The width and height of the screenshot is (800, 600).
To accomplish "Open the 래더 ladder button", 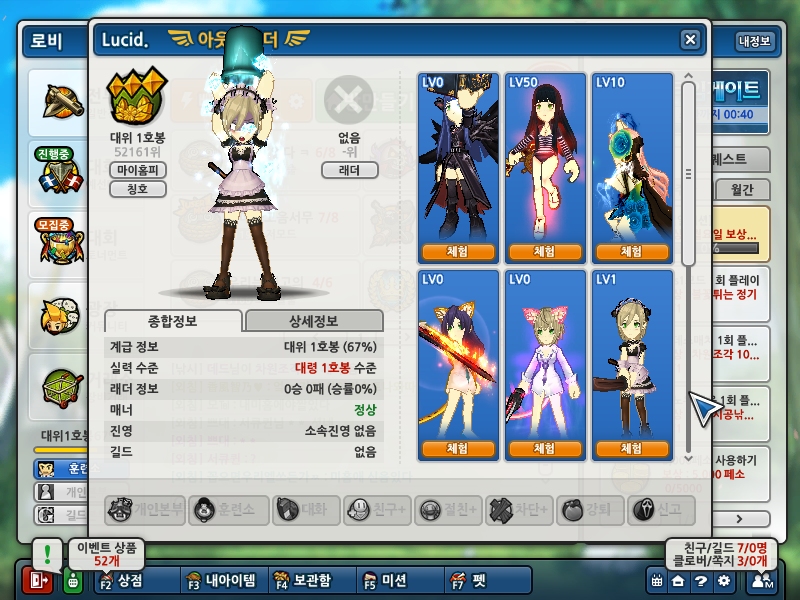I will point(349,170).
